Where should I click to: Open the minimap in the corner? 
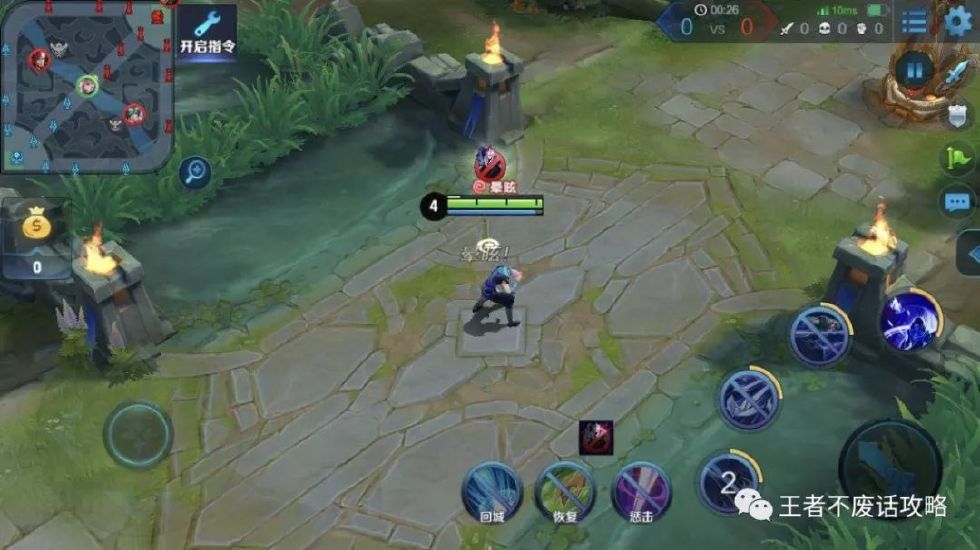point(86,86)
